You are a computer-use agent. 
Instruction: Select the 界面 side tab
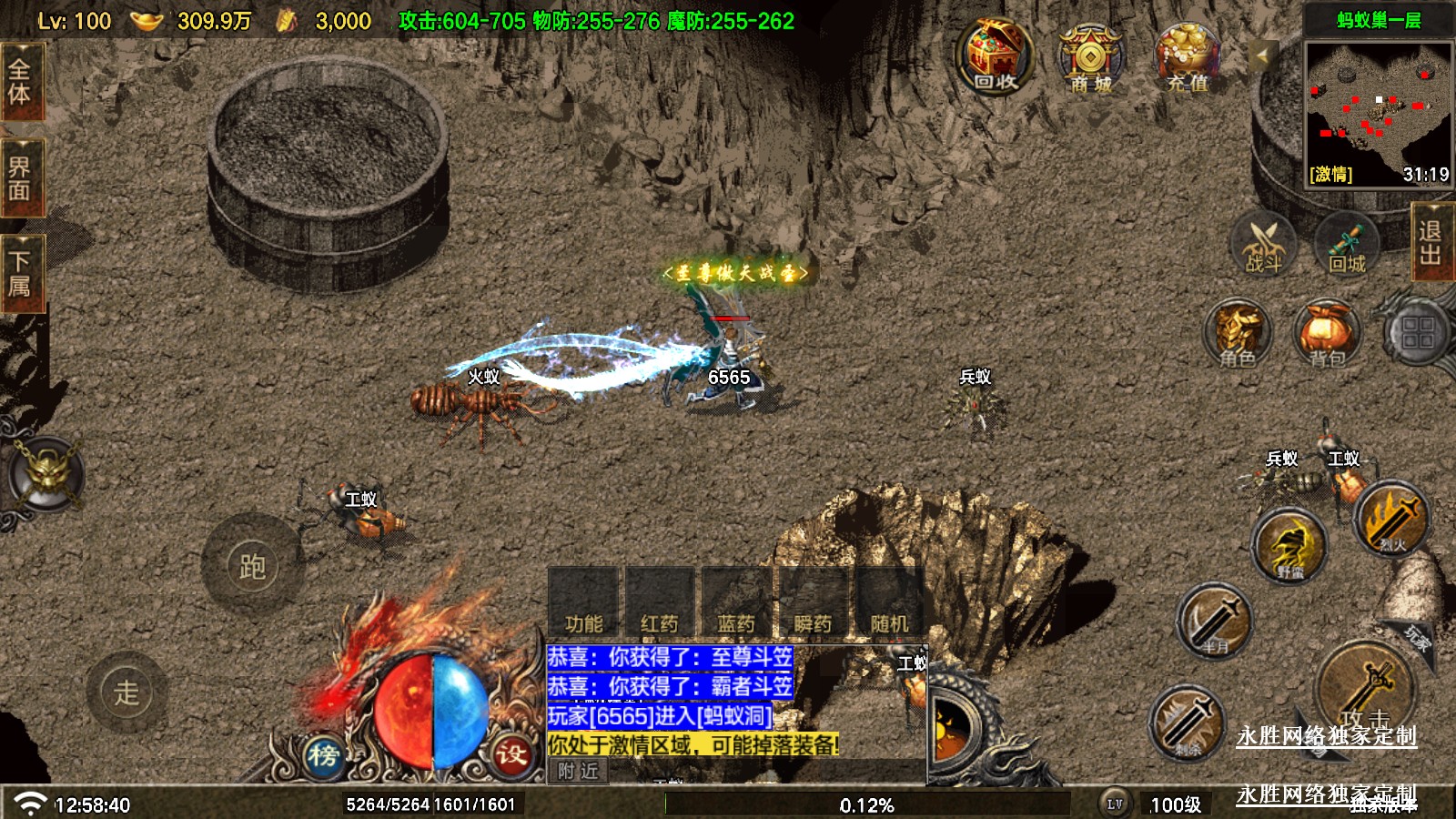click(20, 178)
